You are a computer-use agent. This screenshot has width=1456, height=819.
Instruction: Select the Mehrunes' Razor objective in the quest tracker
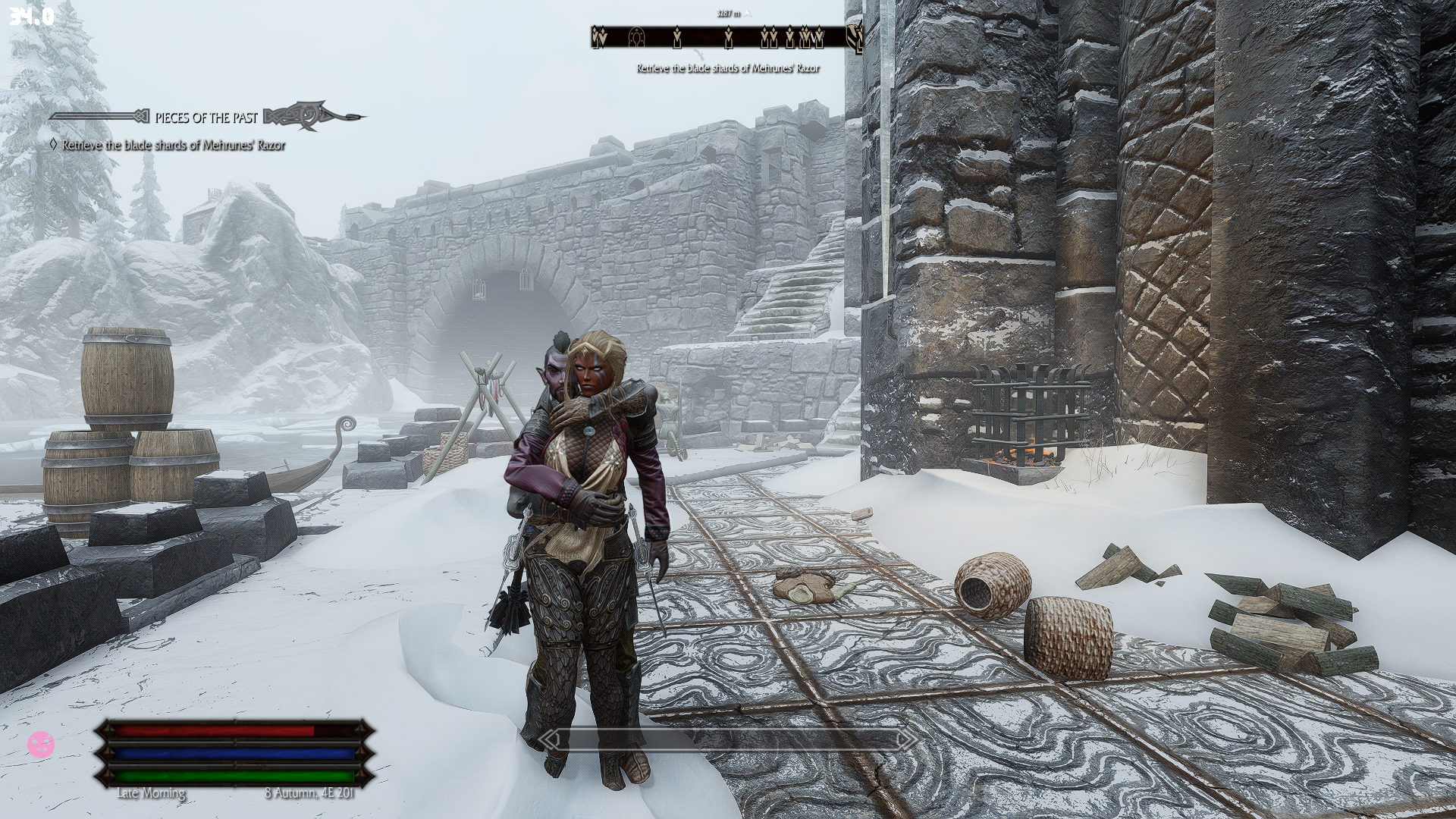click(x=174, y=145)
